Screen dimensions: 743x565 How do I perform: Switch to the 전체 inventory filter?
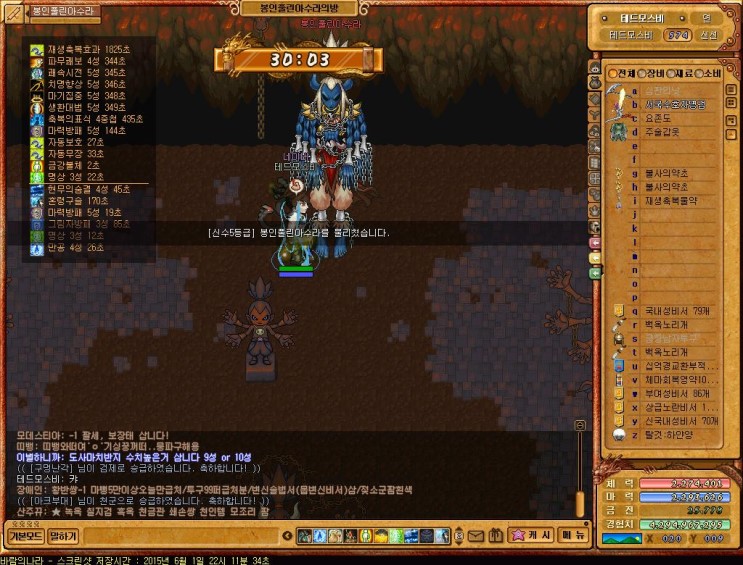[x=621, y=73]
